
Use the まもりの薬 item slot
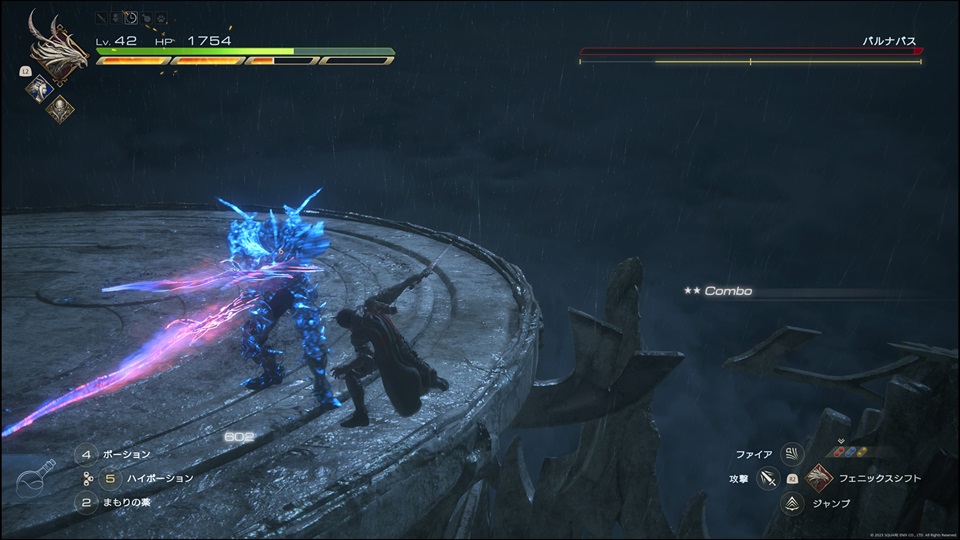pos(87,503)
